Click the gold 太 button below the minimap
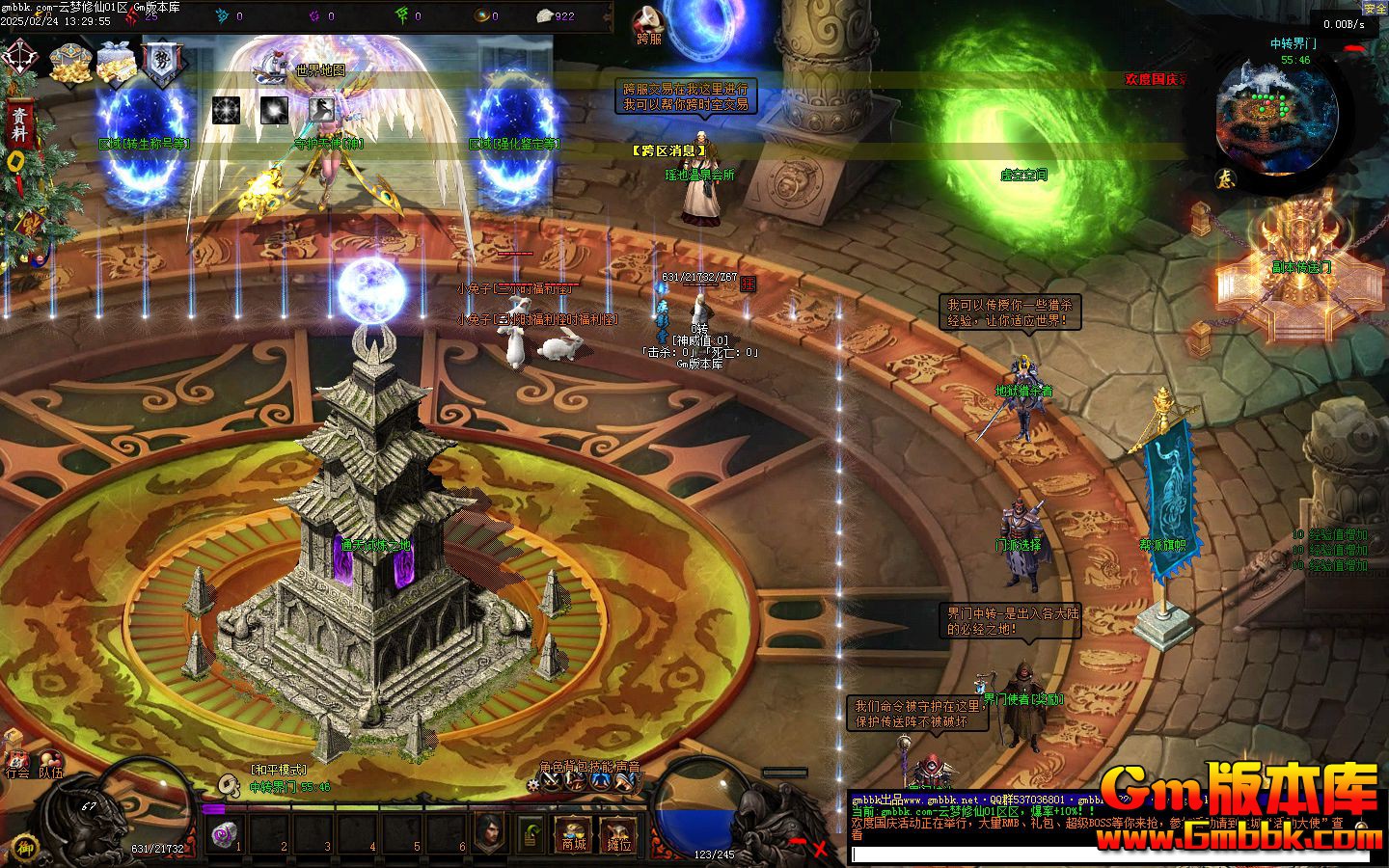The width and height of the screenshot is (1389, 868). click(x=1225, y=179)
